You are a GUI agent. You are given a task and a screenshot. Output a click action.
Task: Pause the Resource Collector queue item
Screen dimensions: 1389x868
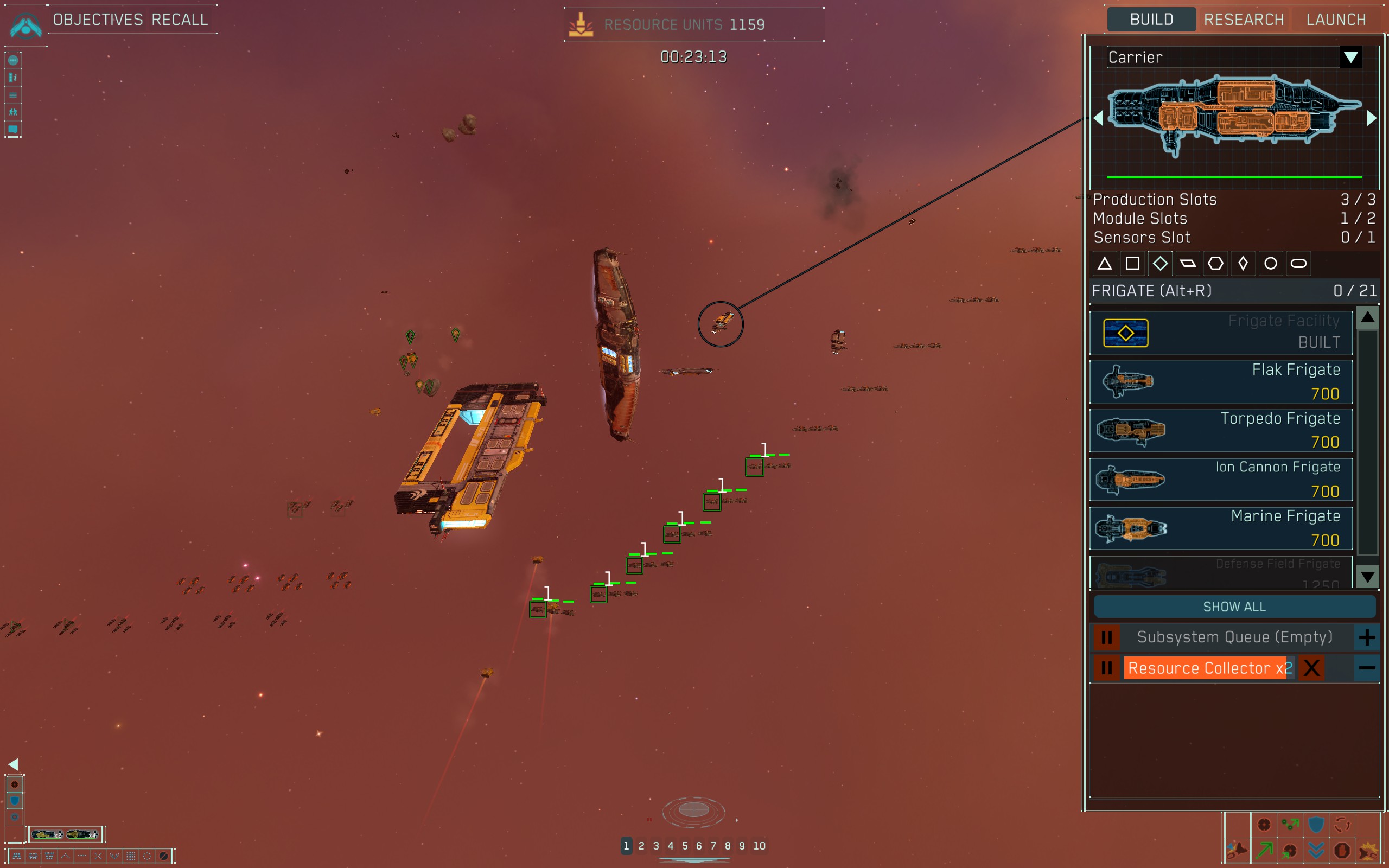click(x=1107, y=668)
